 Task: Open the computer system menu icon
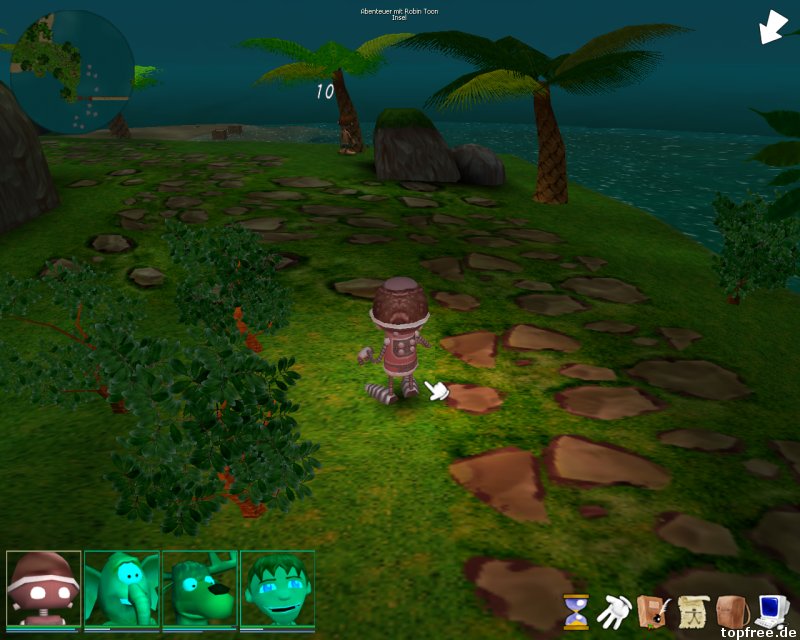[x=771, y=610]
